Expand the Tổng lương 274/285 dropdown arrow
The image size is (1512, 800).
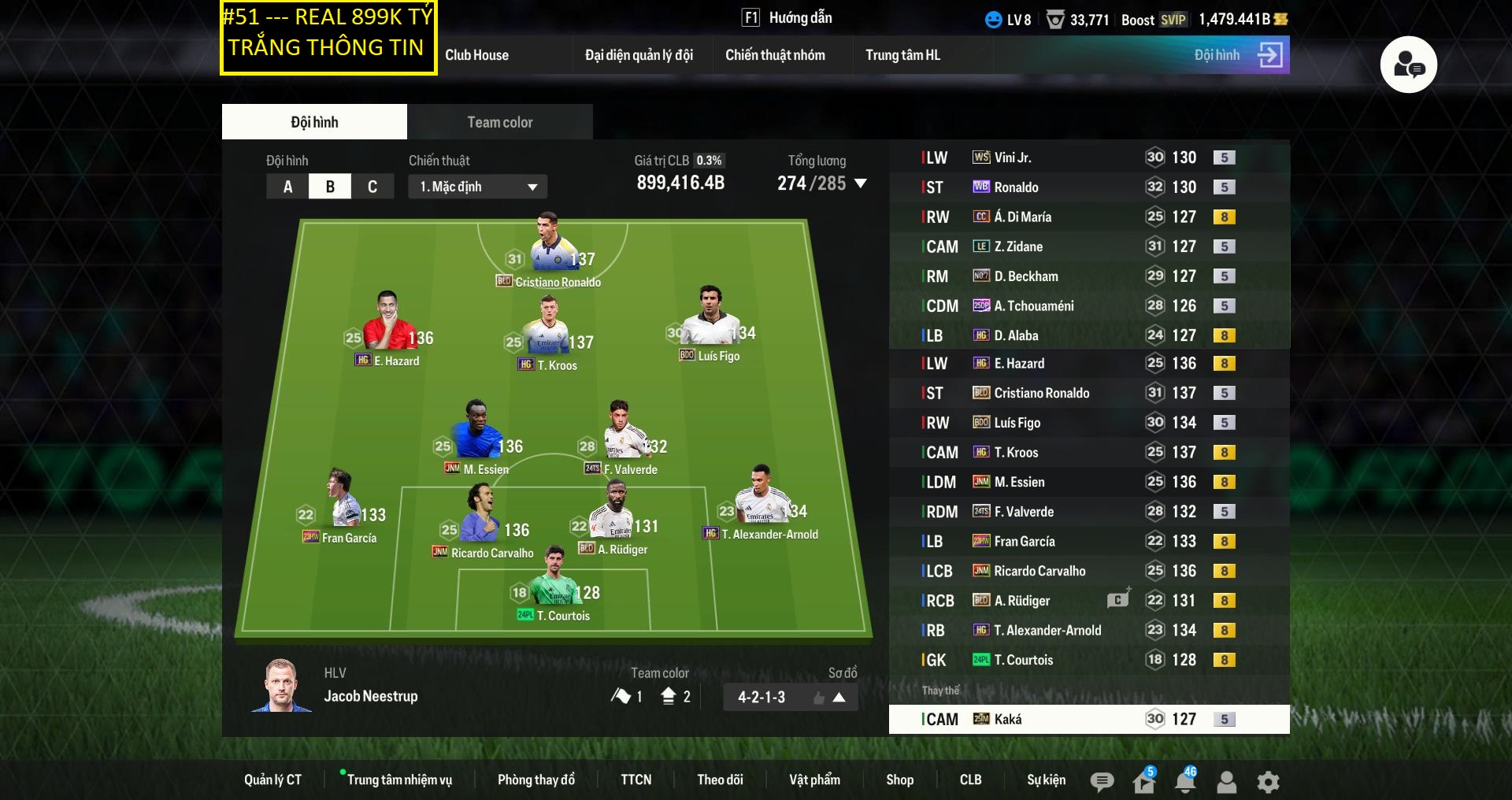click(x=861, y=184)
